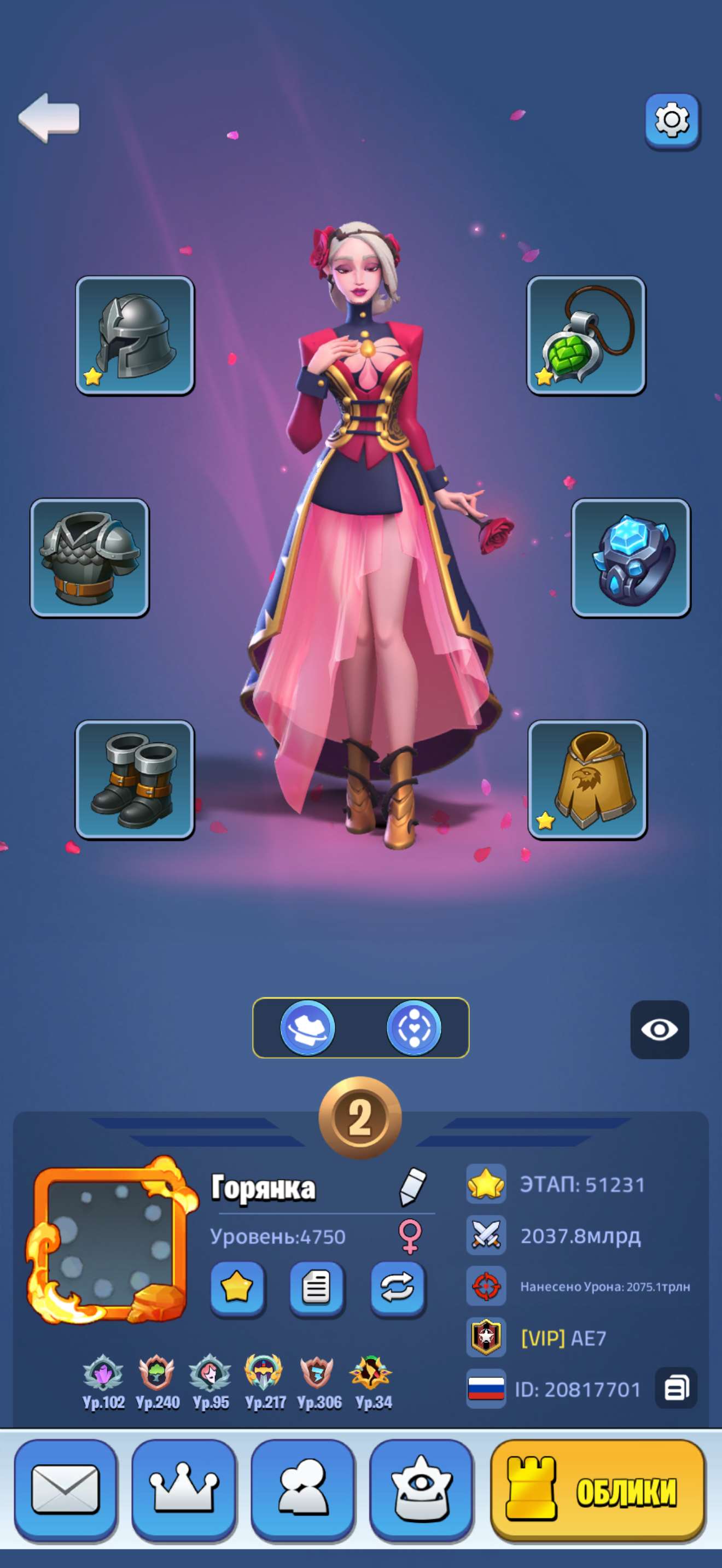Open settings via the gear icon
This screenshot has width=722, height=1568.
coord(672,120)
